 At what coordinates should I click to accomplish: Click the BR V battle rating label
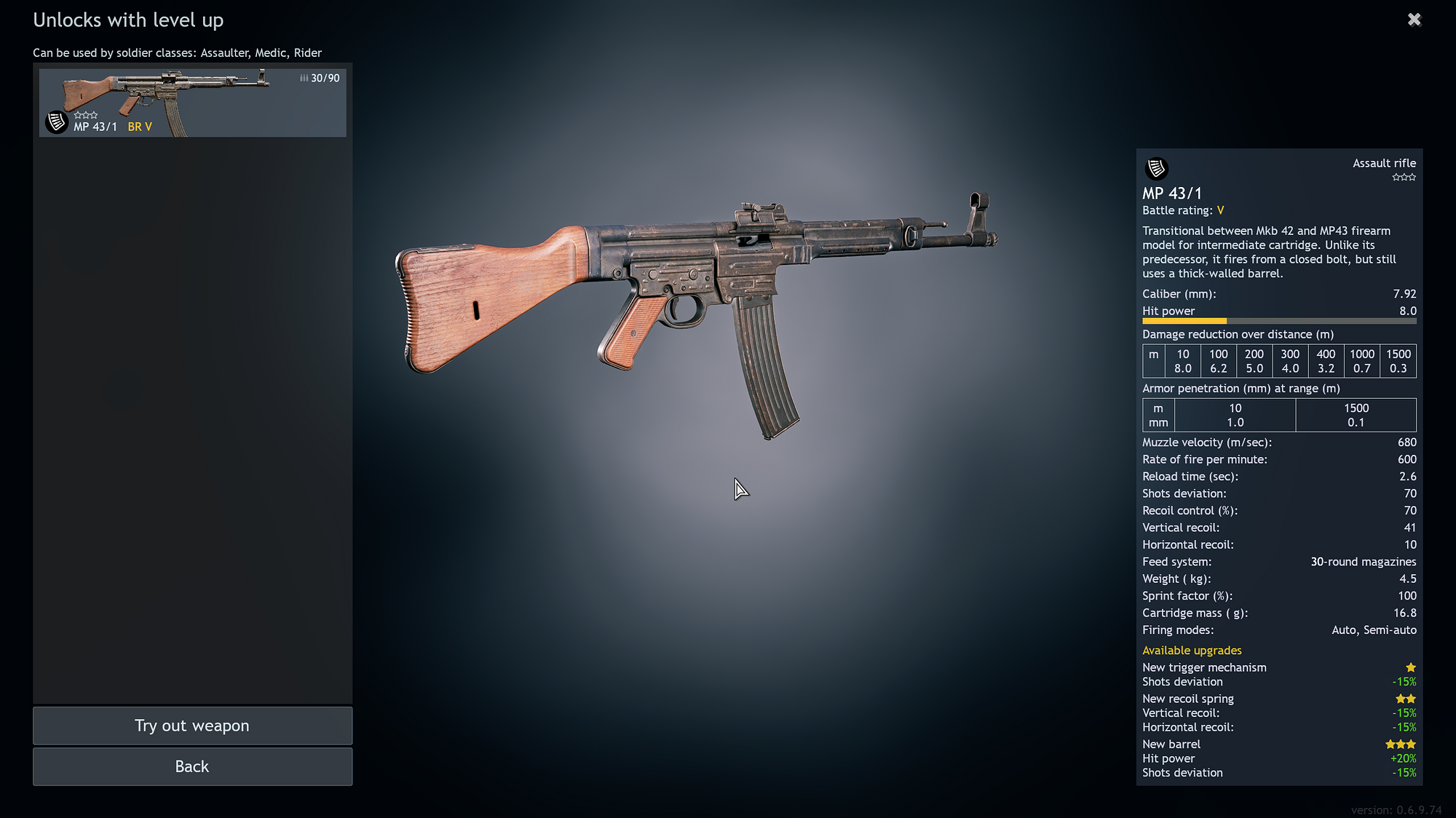(x=139, y=126)
